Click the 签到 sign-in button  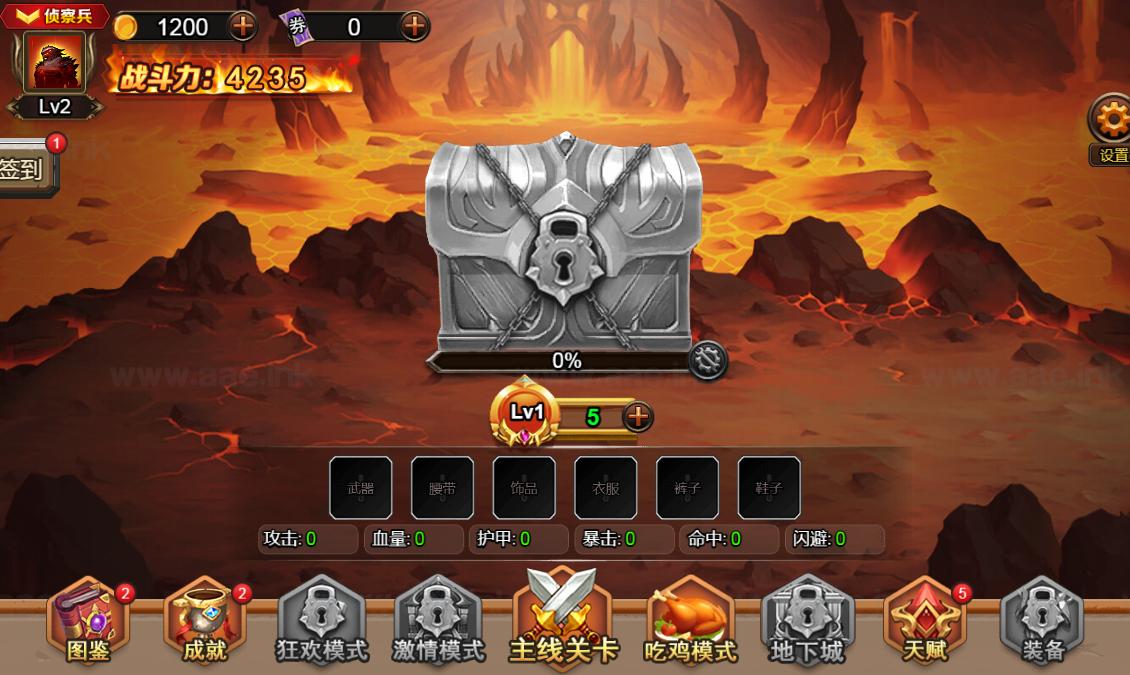[24, 169]
